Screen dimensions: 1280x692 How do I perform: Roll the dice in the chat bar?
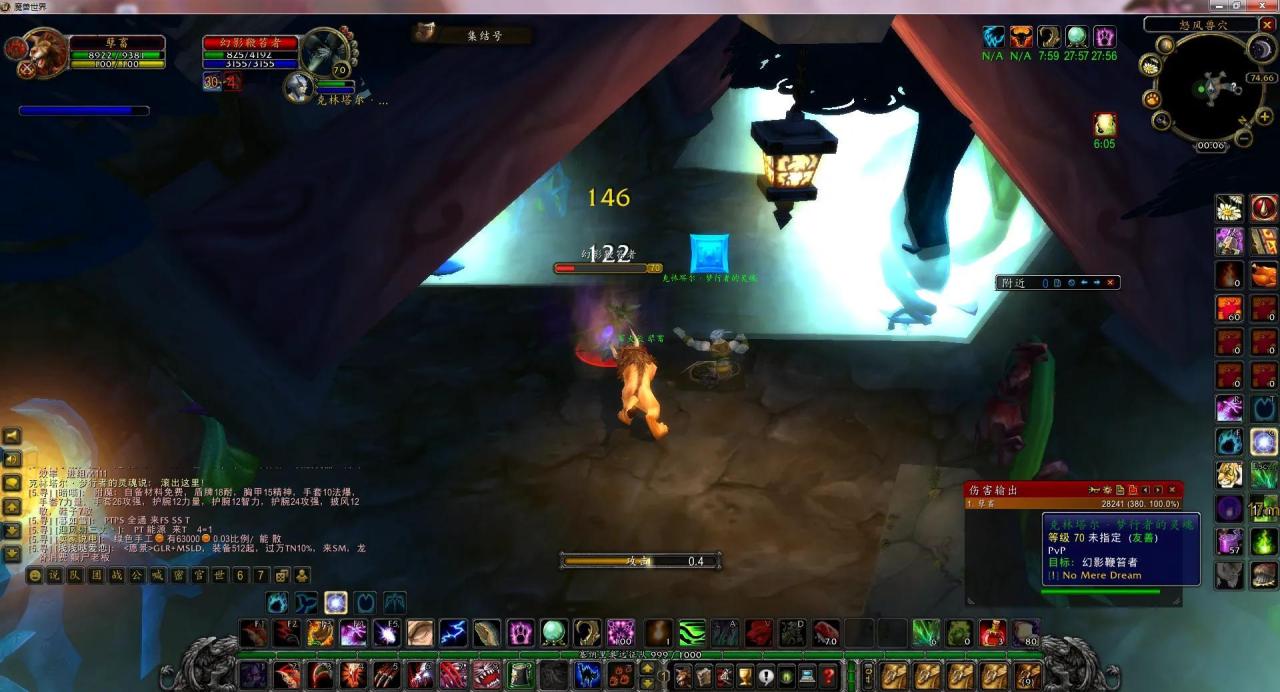(282, 575)
